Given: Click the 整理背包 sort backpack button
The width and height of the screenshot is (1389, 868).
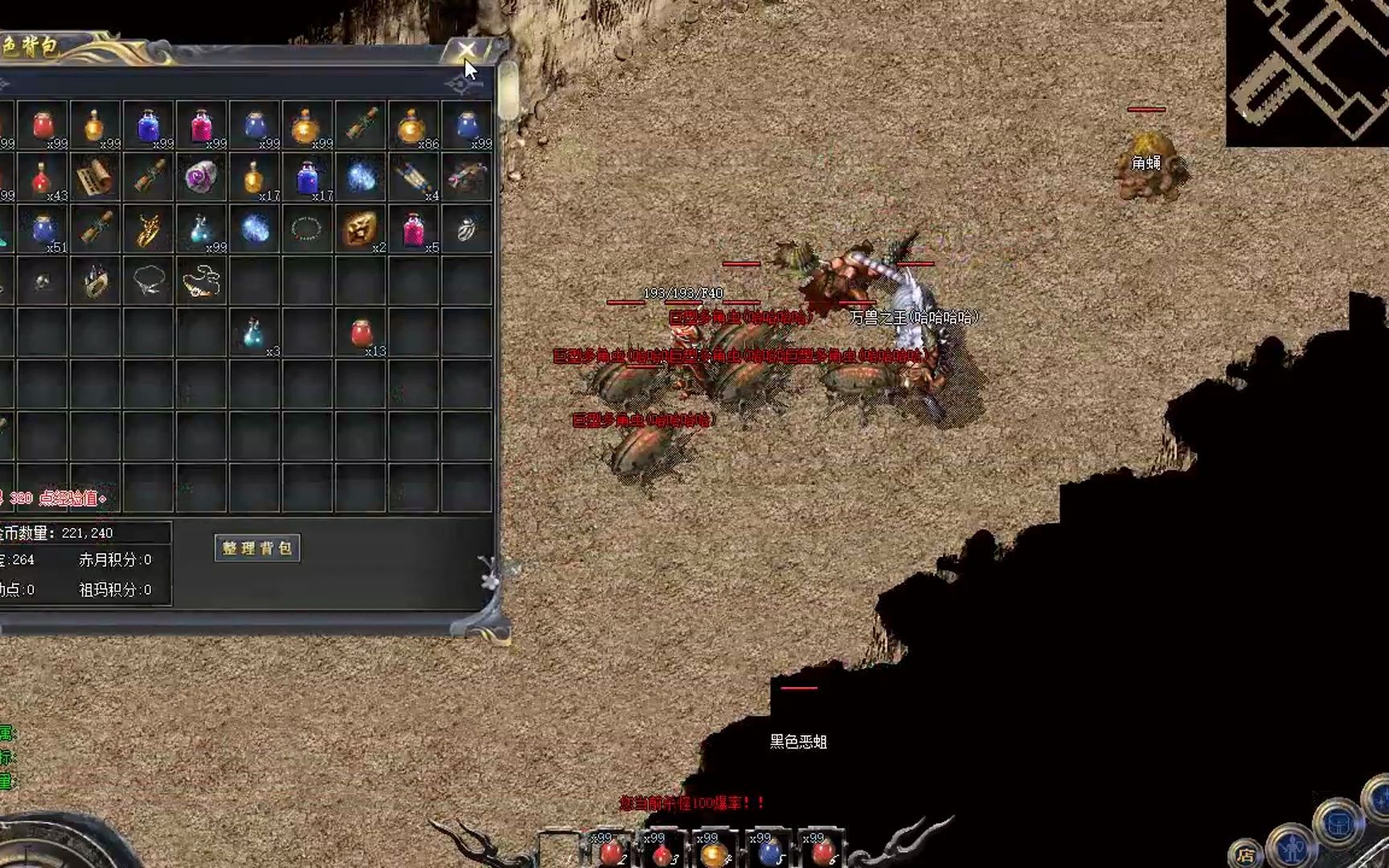Looking at the screenshot, I should coord(257,548).
